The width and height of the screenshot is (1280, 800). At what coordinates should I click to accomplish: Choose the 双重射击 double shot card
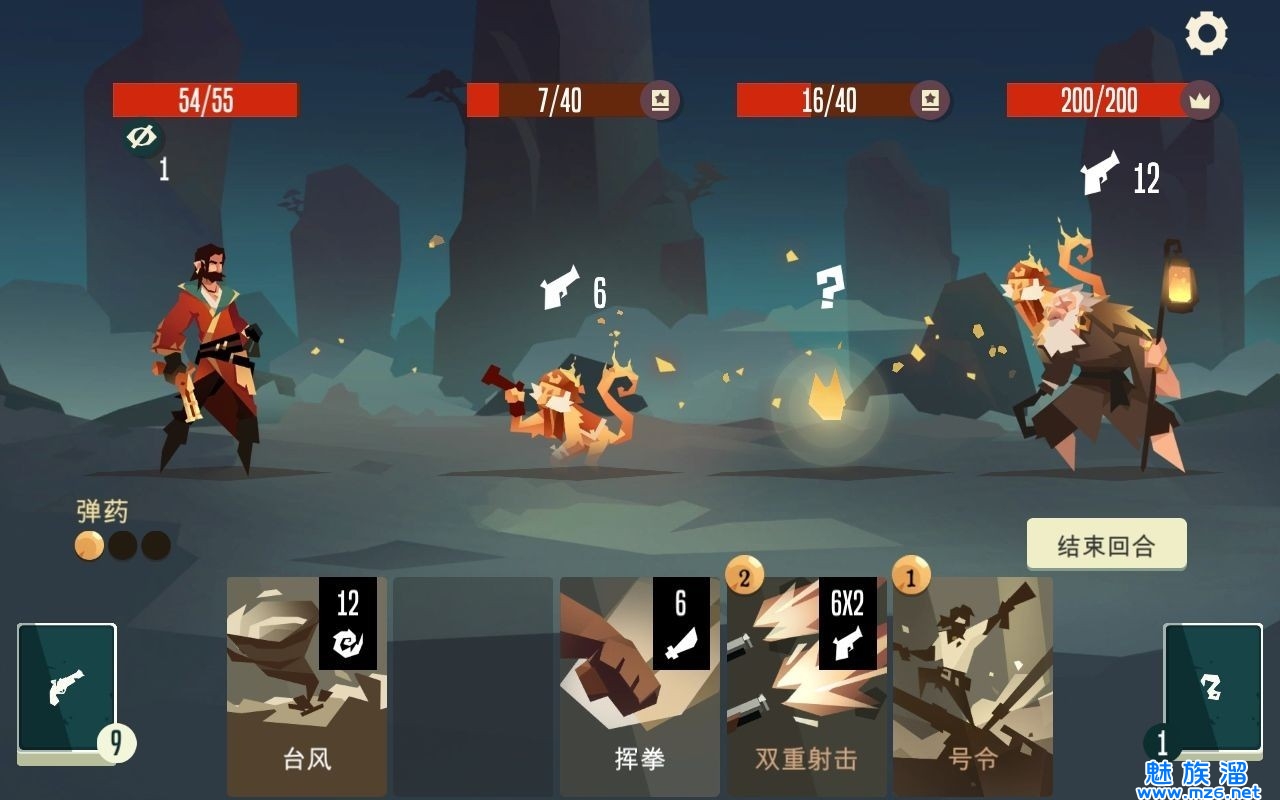(x=806, y=686)
